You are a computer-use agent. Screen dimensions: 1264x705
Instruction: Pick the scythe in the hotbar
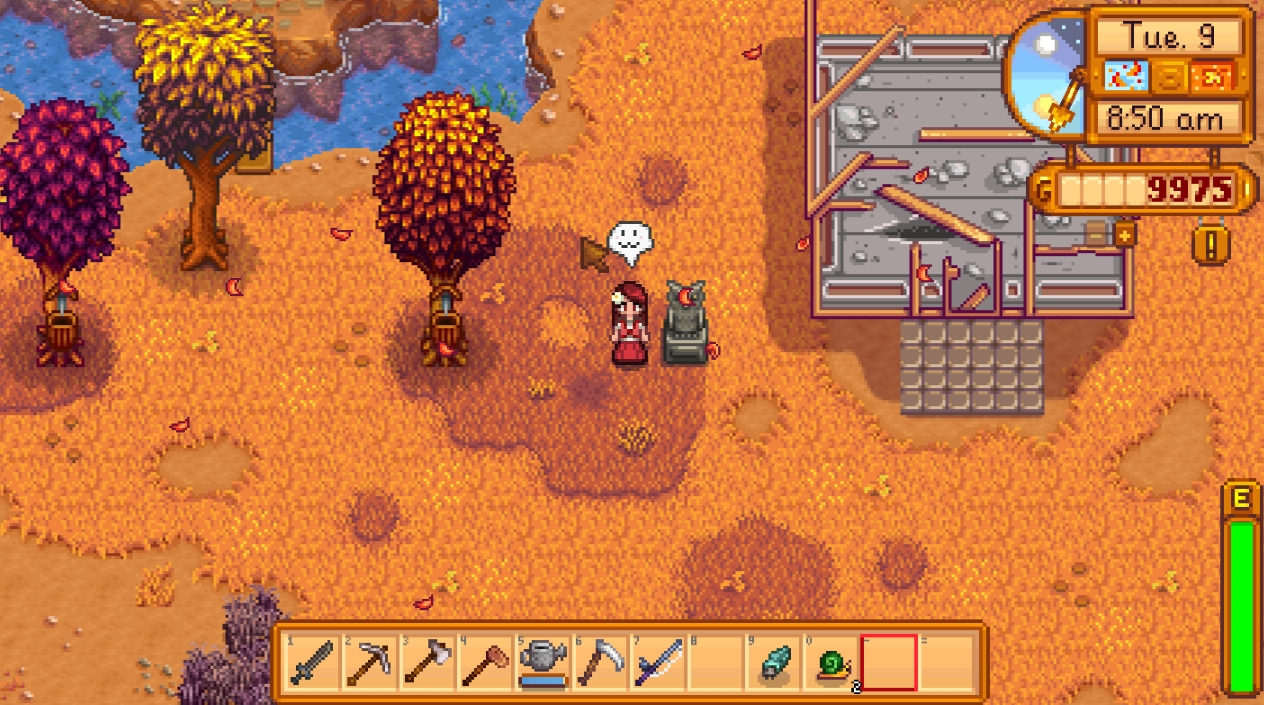[x=599, y=662]
